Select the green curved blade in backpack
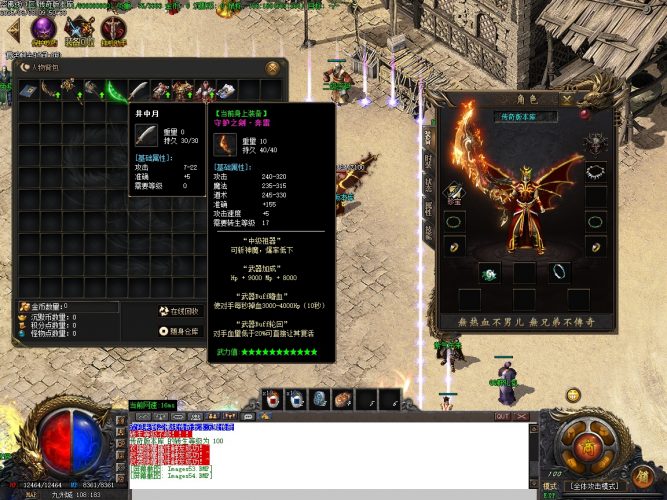This screenshot has height=500, width=667. pyautogui.click(x=116, y=92)
